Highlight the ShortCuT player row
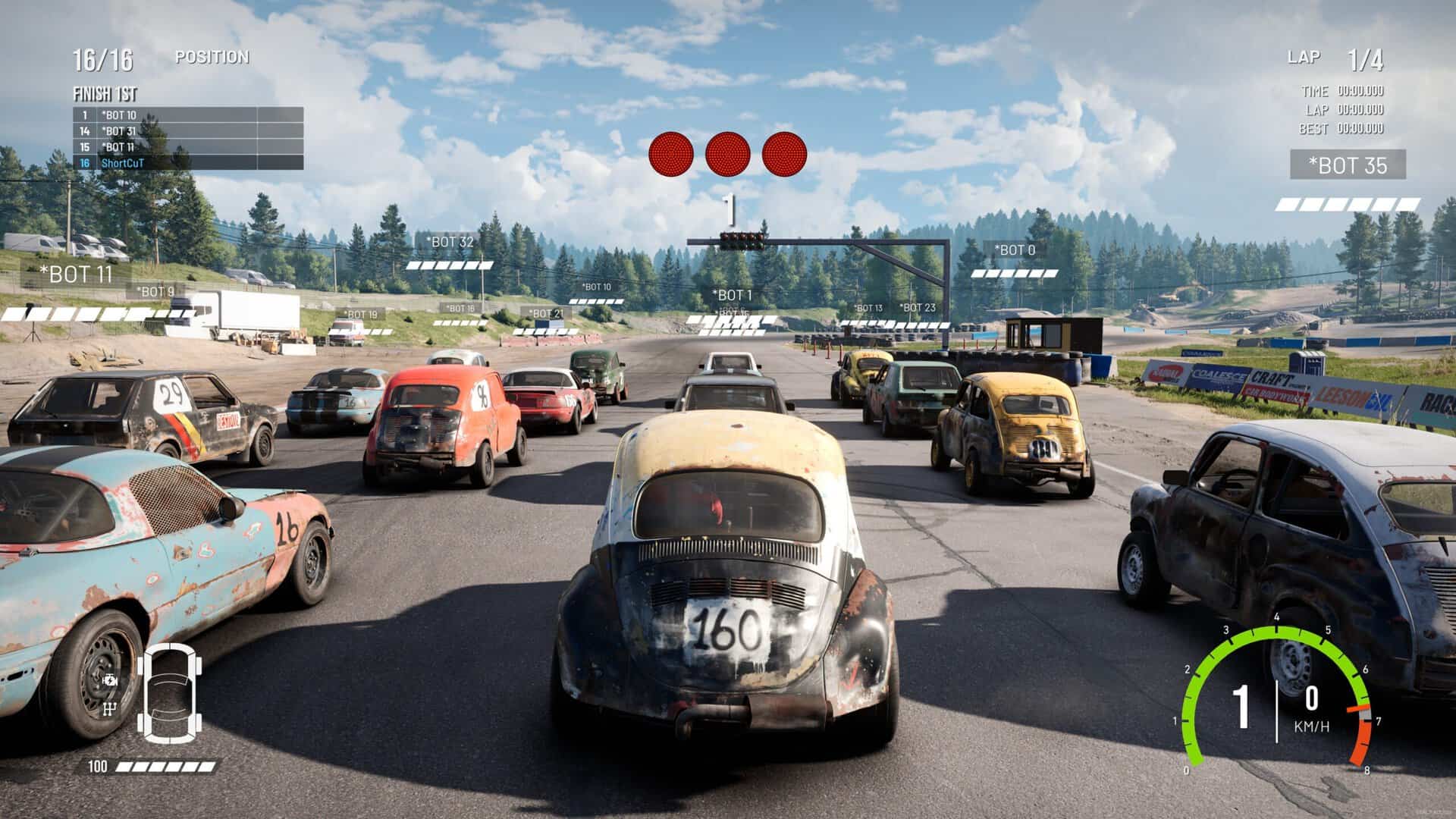This screenshot has height=819, width=1456. click(188, 163)
